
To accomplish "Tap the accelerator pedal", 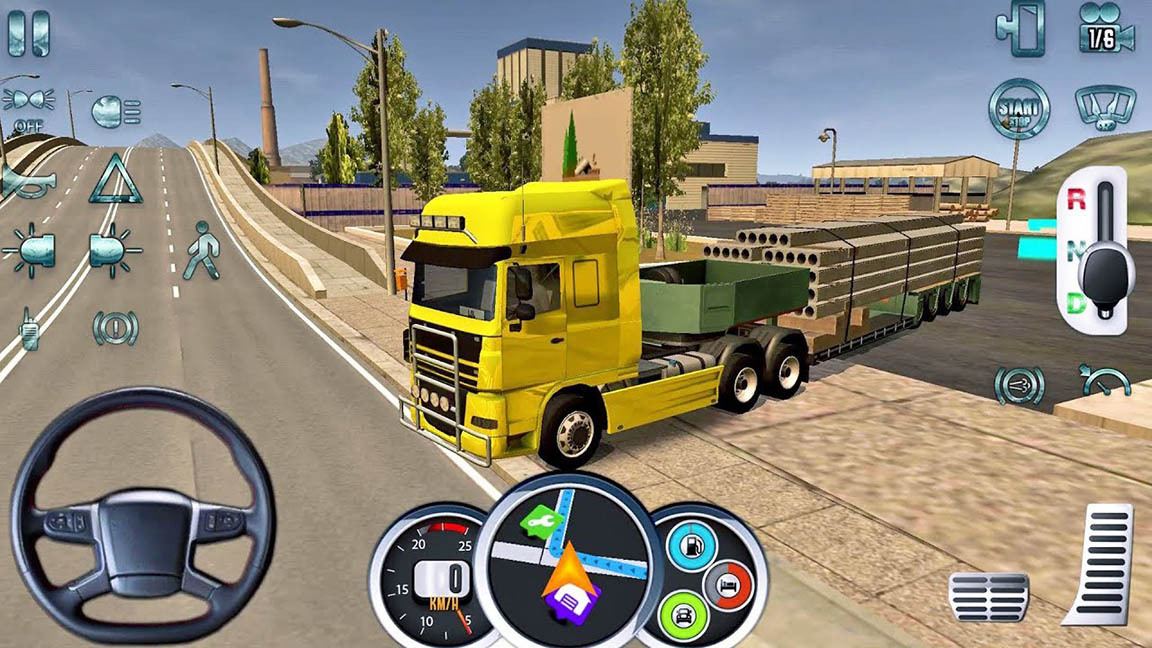I will [1102, 565].
